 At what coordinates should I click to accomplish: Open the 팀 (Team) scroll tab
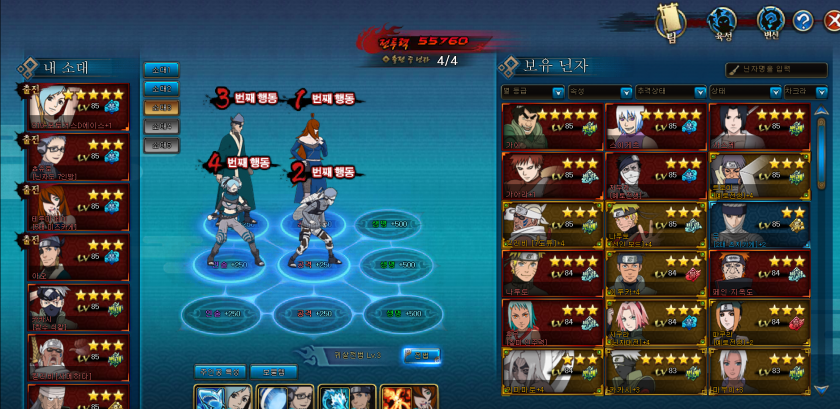(x=668, y=21)
